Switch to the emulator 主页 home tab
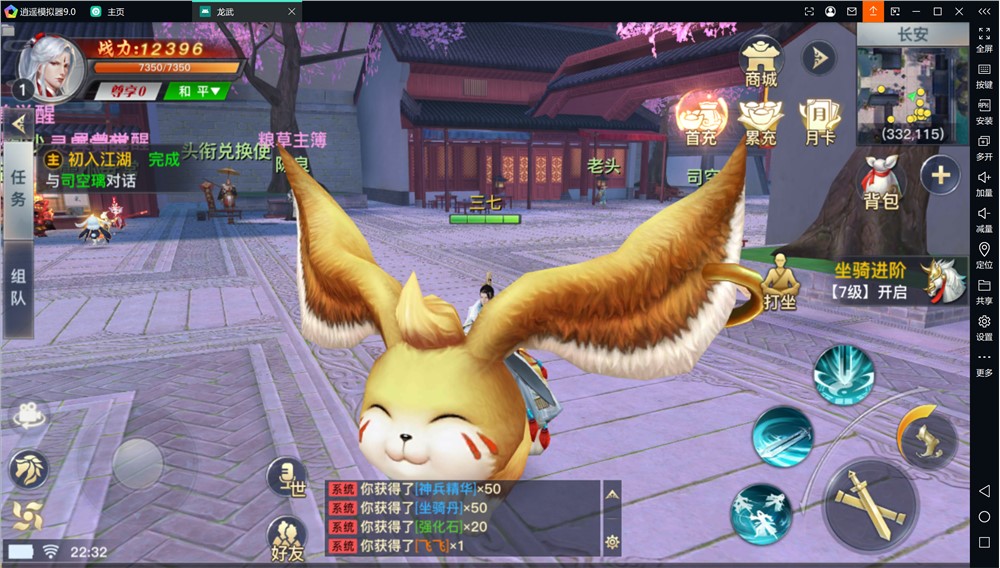 coord(109,11)
